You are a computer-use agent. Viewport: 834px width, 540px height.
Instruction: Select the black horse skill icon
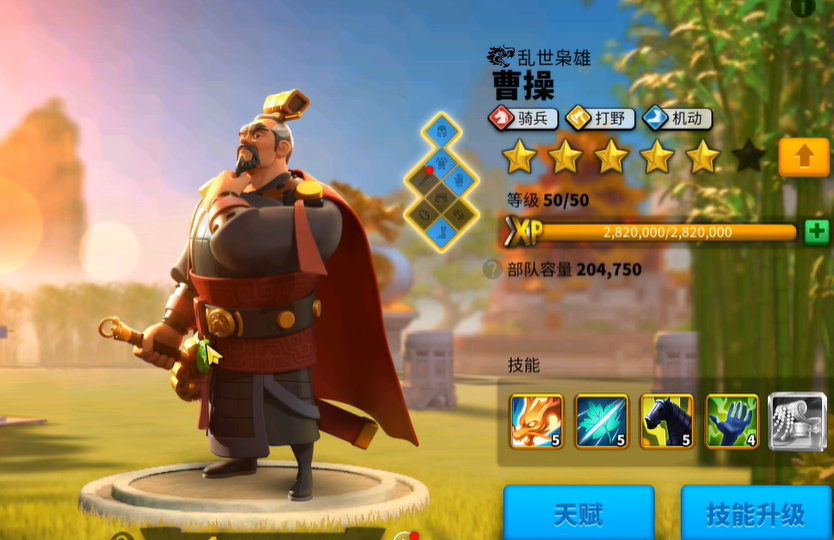point(667,421)
